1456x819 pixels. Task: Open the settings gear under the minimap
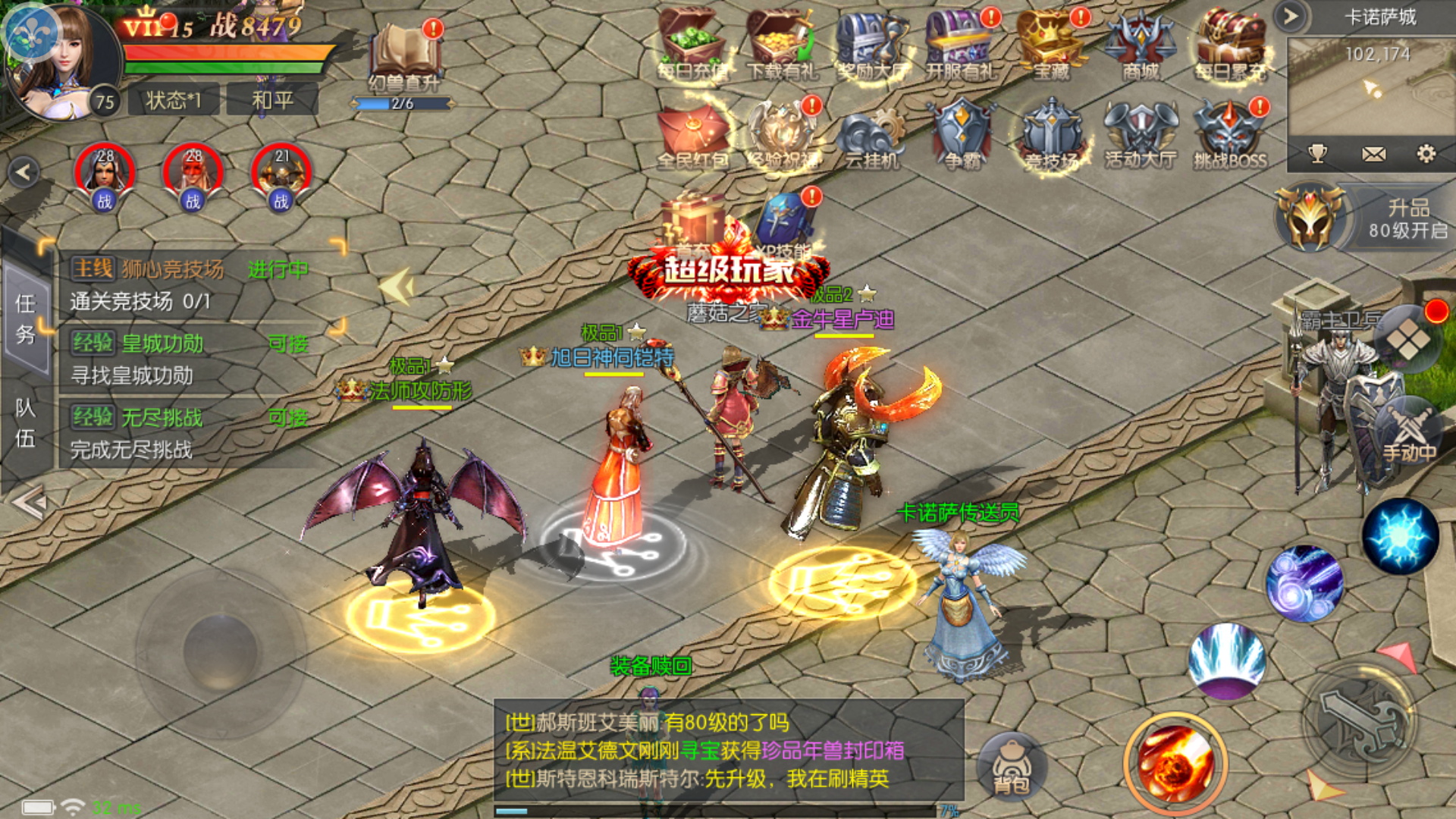pyautogui.click(x=1426, y=155)
